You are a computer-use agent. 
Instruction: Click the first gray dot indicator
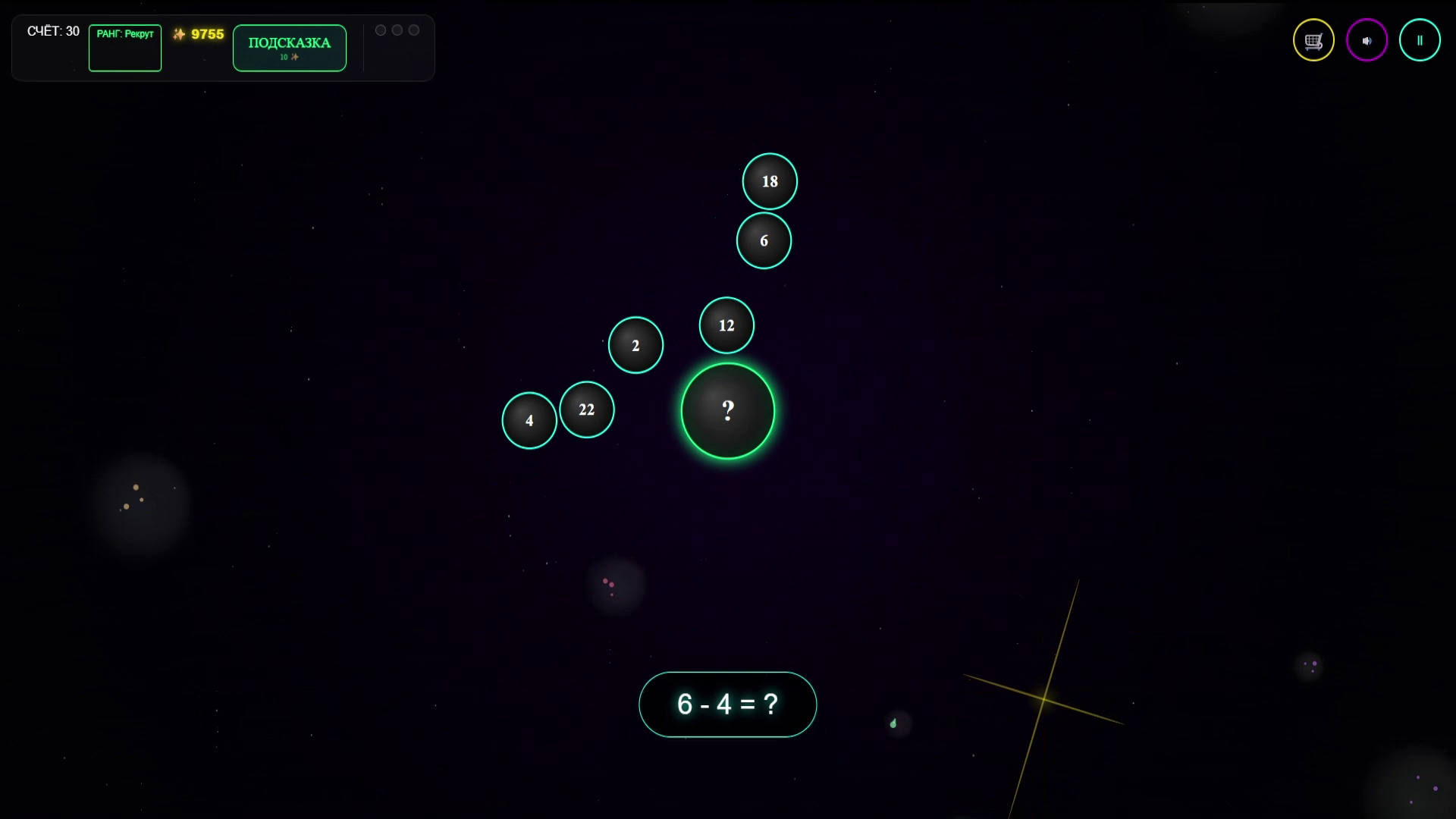point(380,30)
